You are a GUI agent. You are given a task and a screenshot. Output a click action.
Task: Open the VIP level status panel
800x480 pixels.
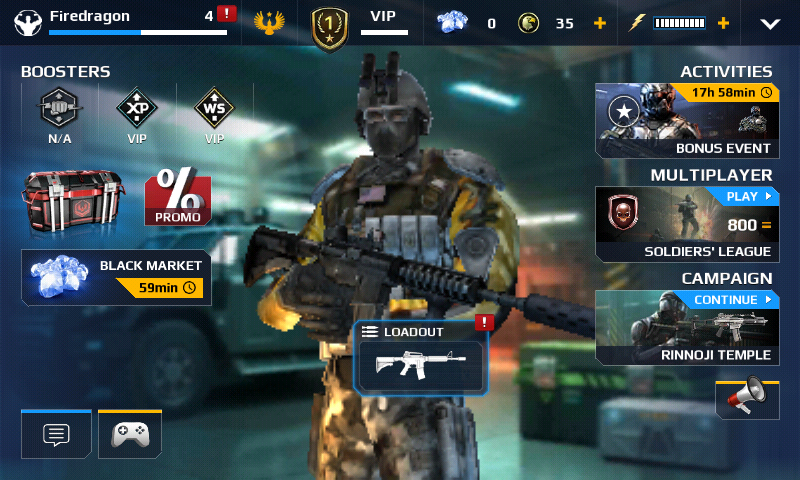tap(360, 23)
